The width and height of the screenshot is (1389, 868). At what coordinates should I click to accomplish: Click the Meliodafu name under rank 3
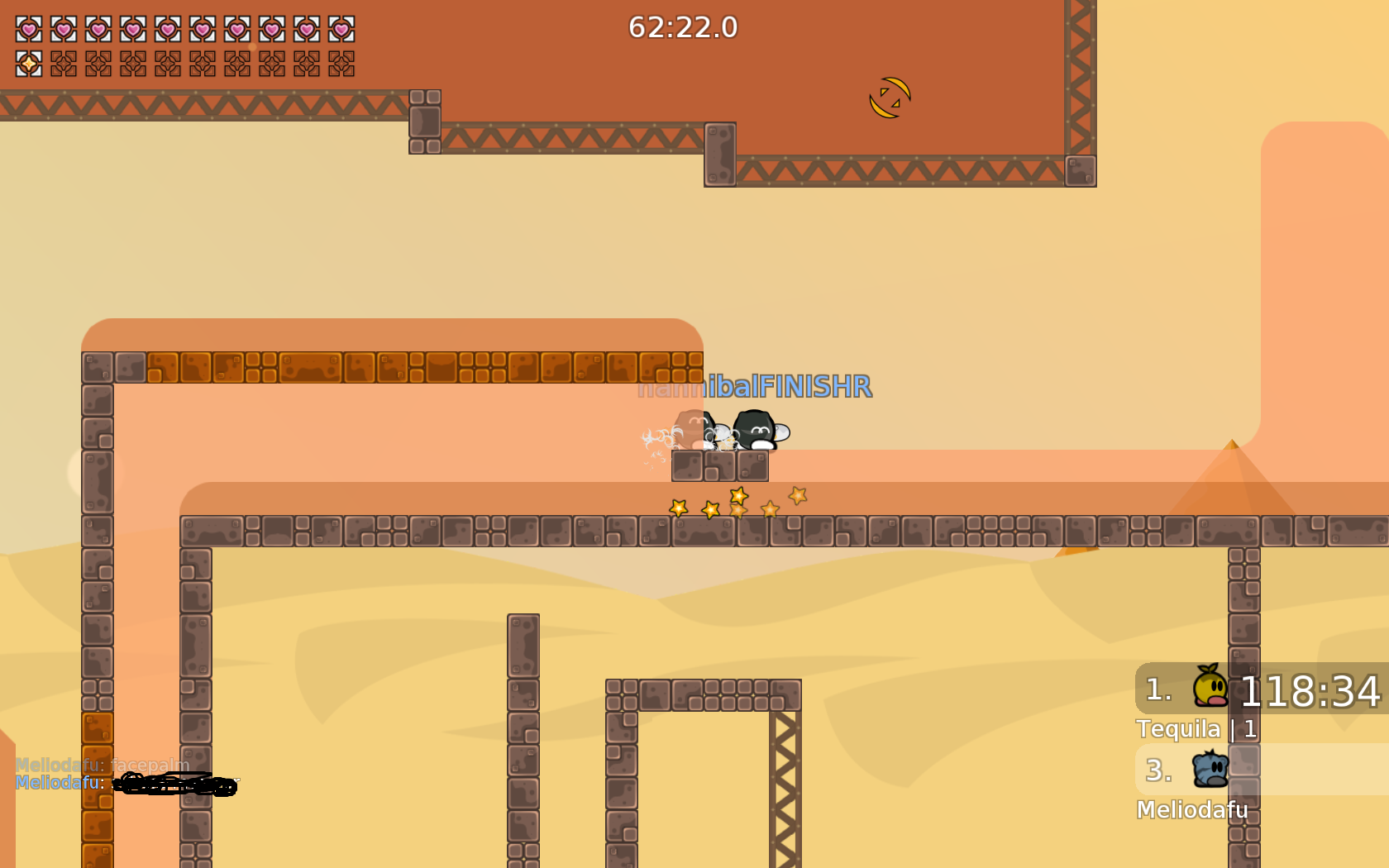1193,810
